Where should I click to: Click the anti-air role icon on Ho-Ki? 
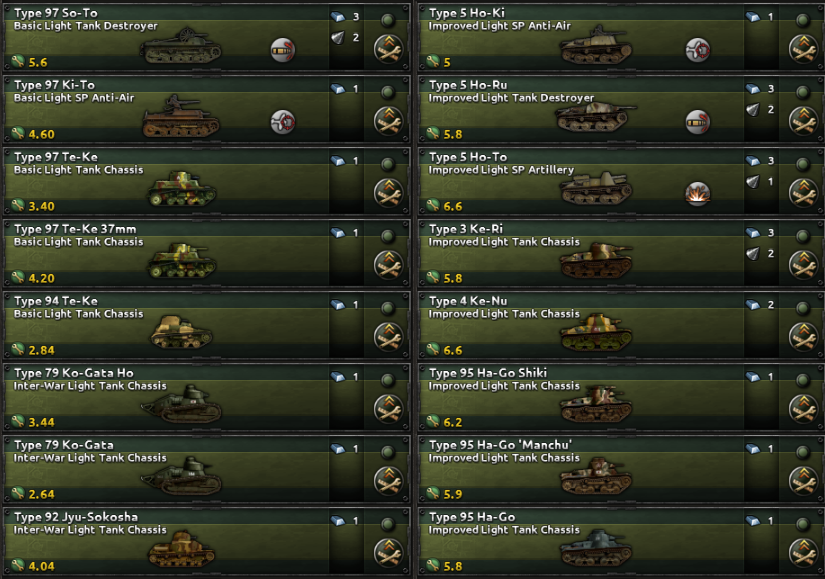click(x=698, y=50)
